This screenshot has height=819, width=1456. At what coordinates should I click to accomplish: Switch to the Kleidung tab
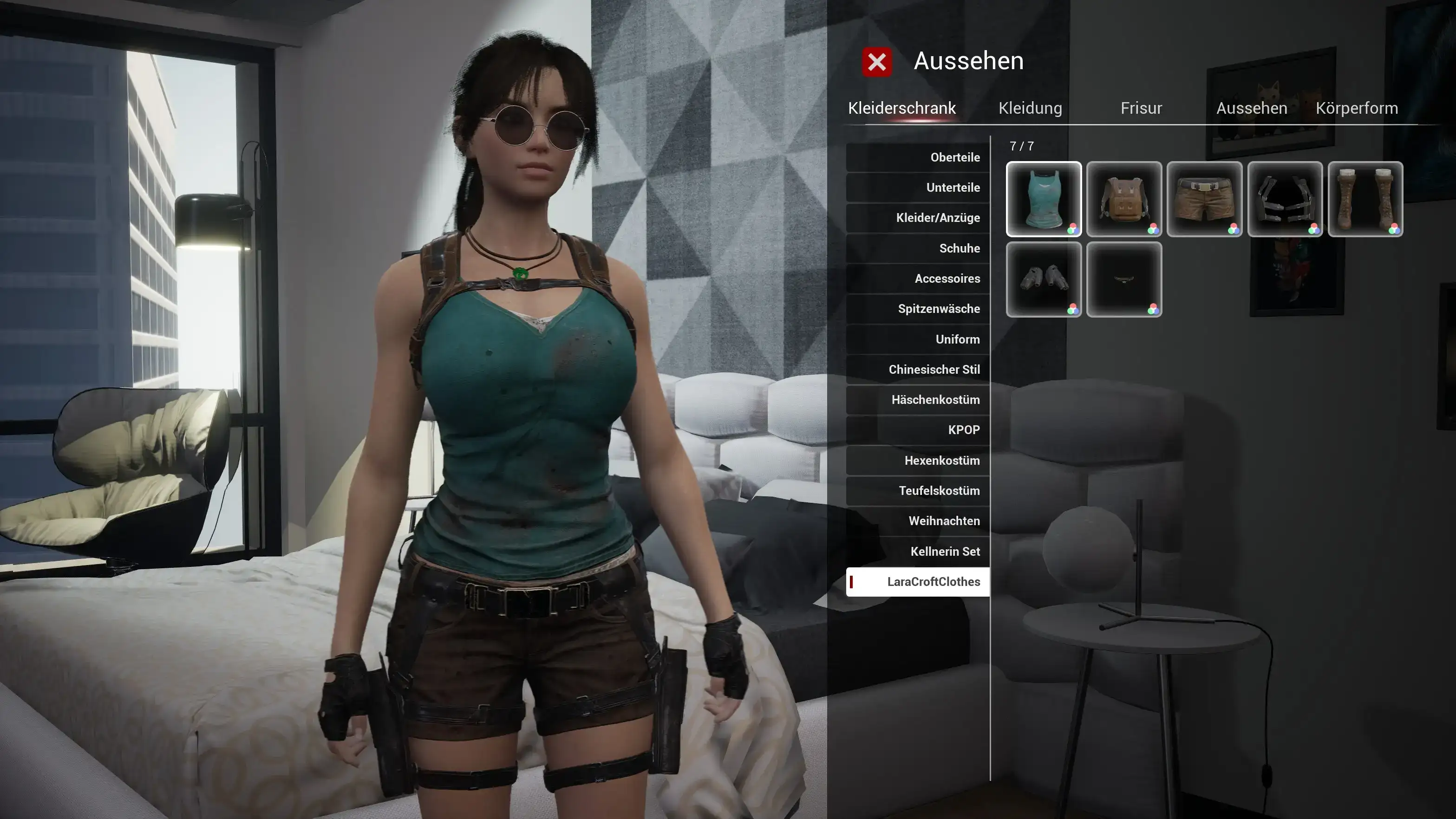1030,108
